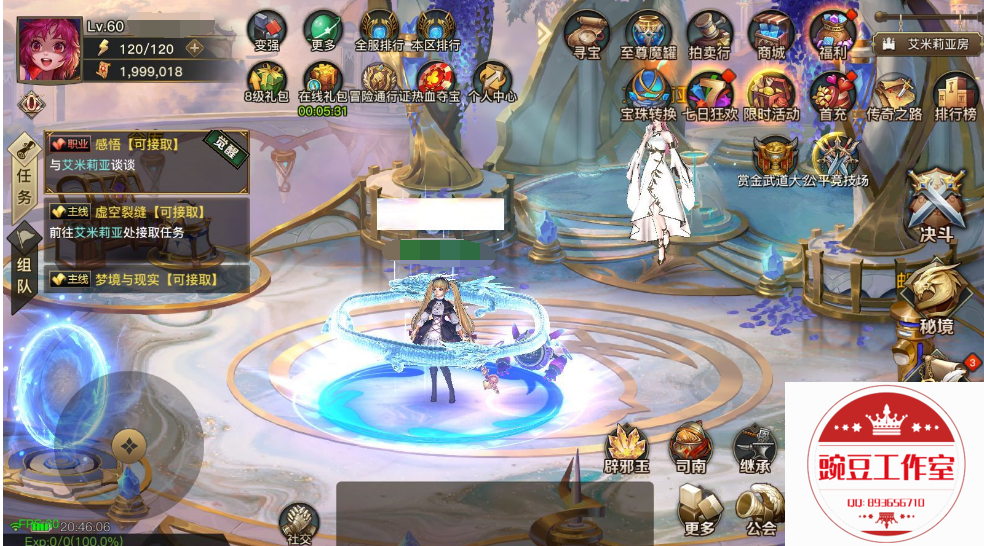
Task: Open the 秘境 secret realm
Action: pos(936,295)
